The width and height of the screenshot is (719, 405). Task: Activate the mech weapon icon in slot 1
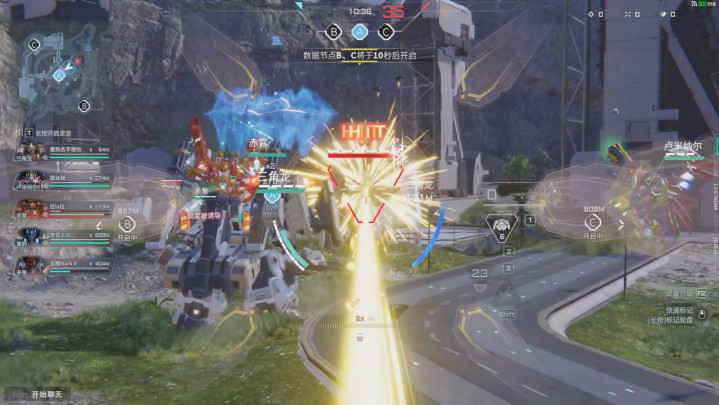coord(499,223)
